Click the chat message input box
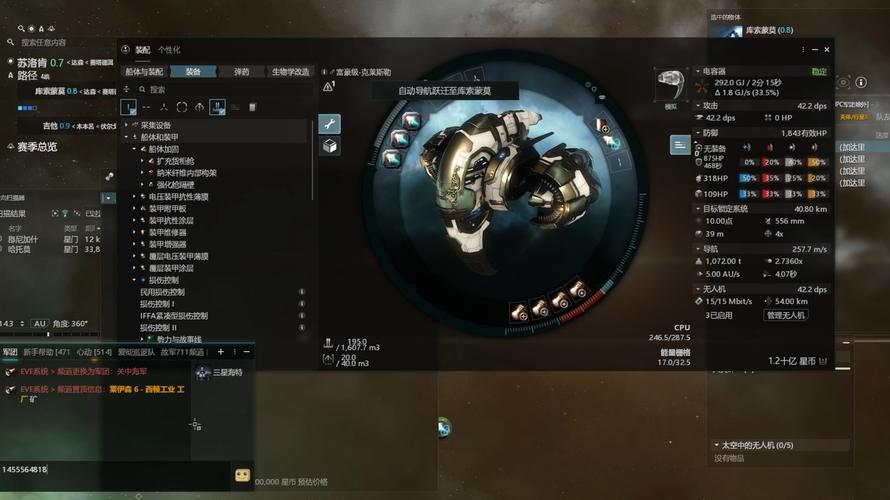Viewport: 890px width, 500px height. pyautogui.click(x=110, y=469)
